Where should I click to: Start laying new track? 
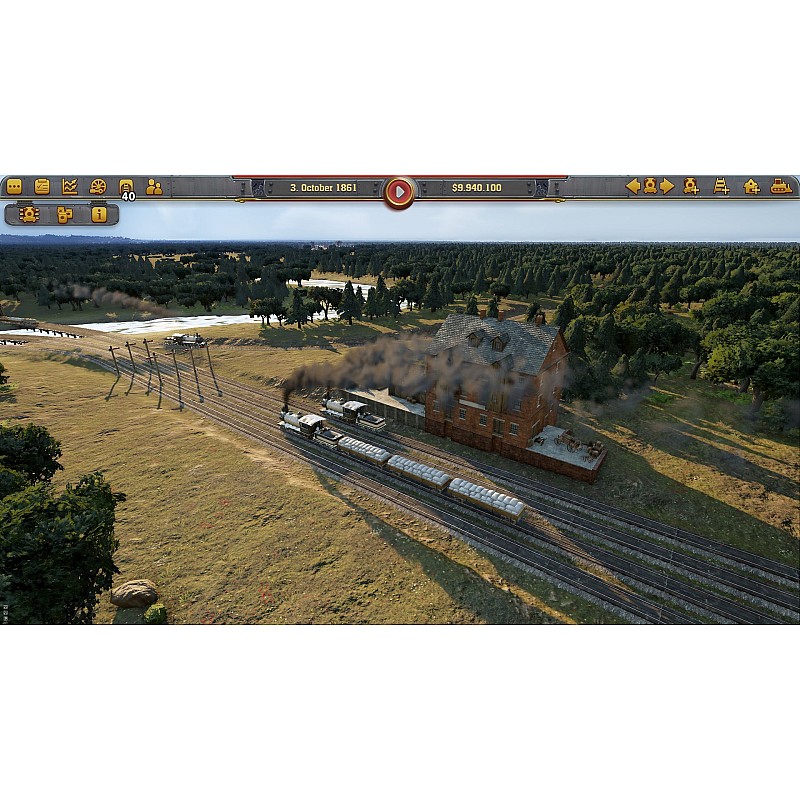point(721,186)
